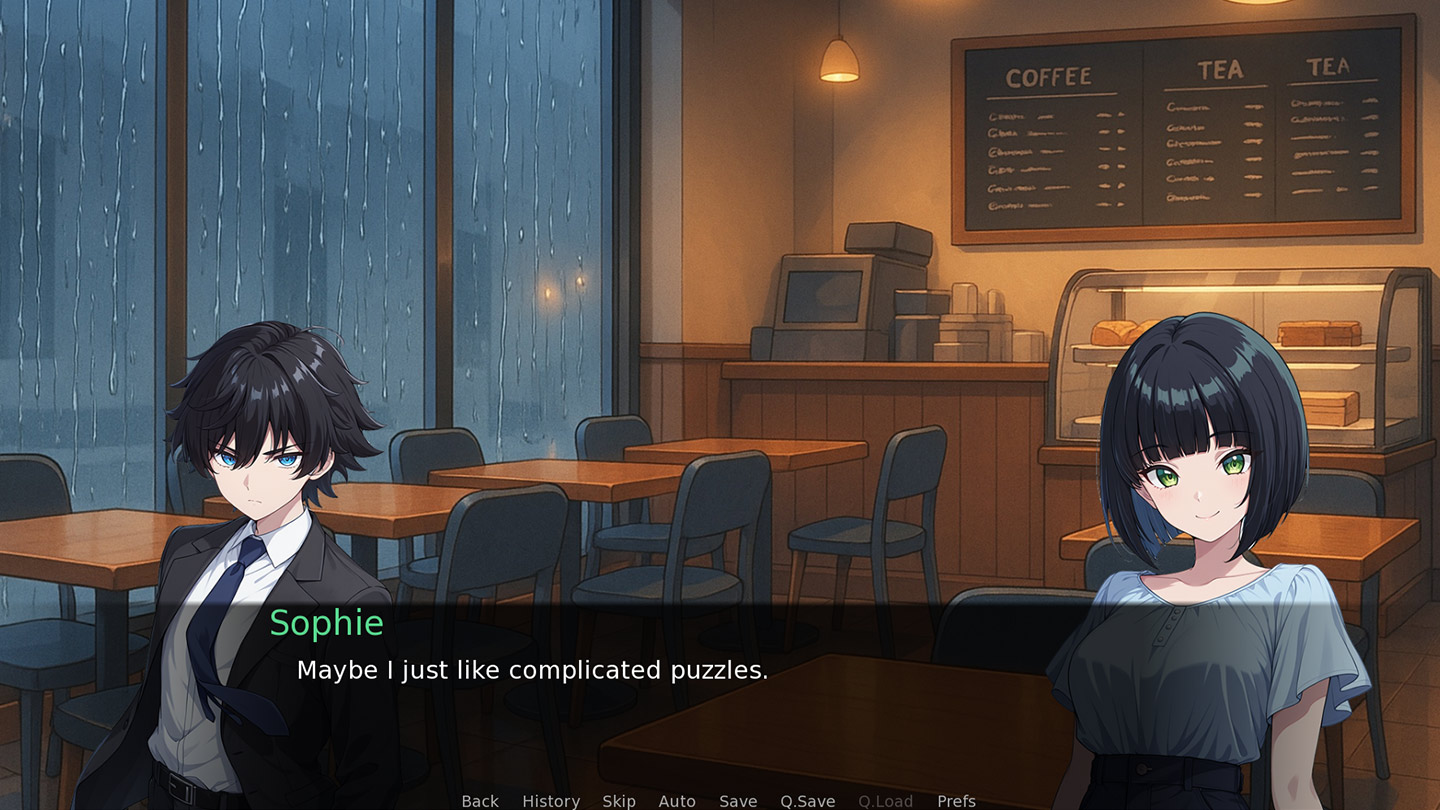Open the Prefs settings menu
The width and height of the screenshot is (1440, 810).
click(x=956, y=801)
